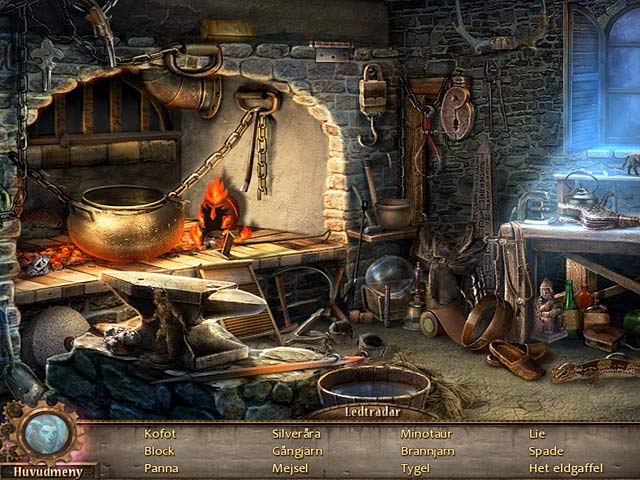The width and height of the screenshot is (640, 480).
Task: Use the Ledtrådar hint button
Action: 372,411
